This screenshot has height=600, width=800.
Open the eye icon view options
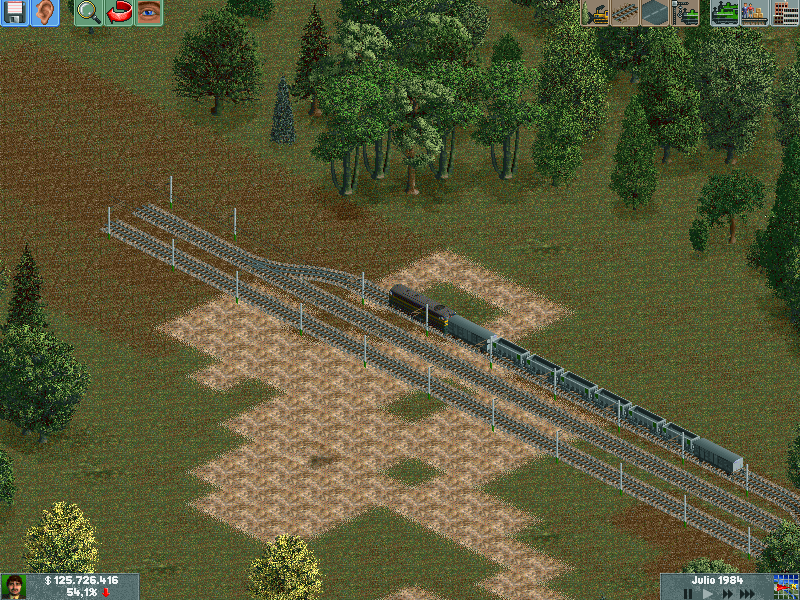(x=149, y=13)
